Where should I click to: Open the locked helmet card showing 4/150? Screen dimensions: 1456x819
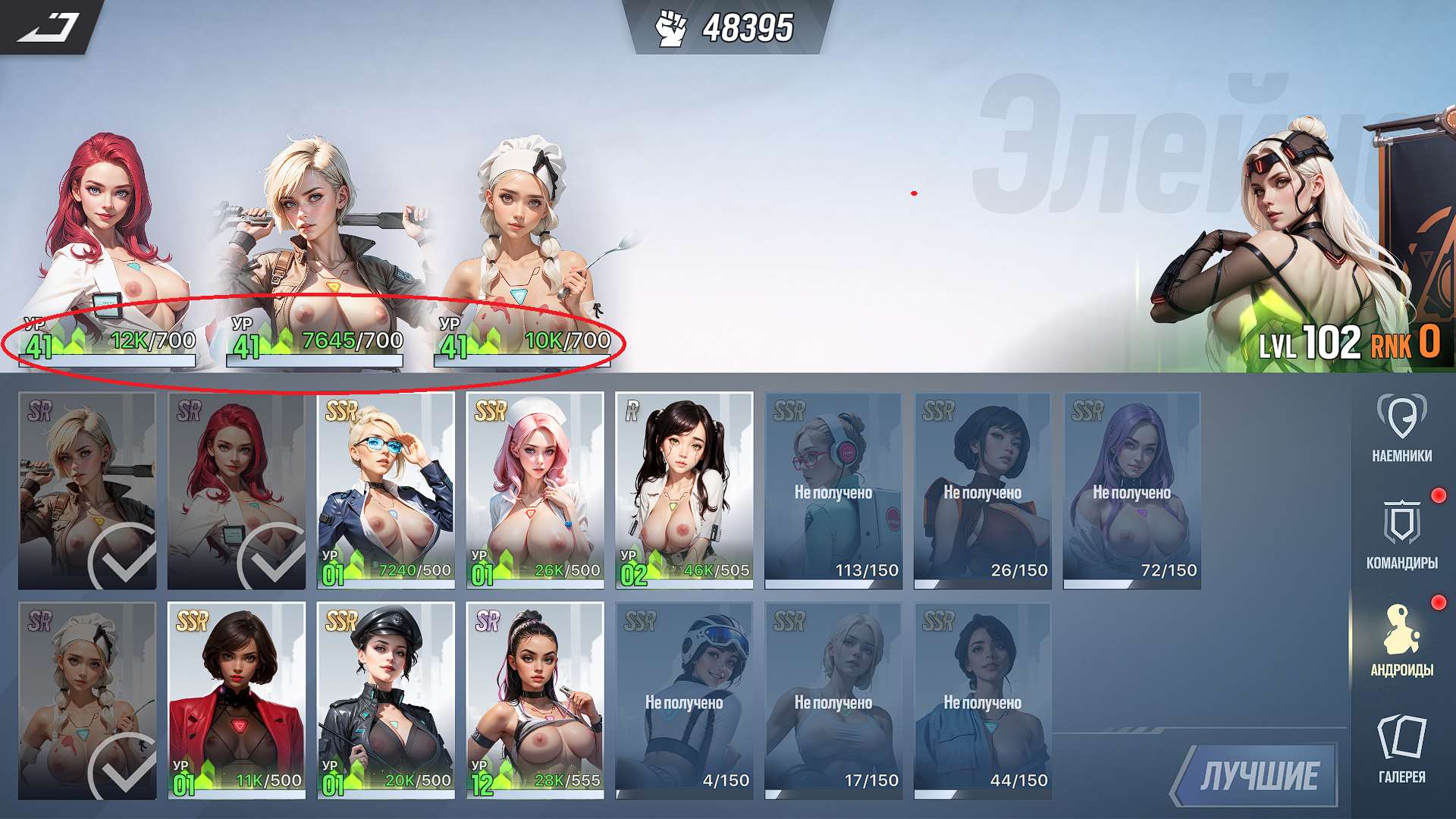click(x=684, y=700)
